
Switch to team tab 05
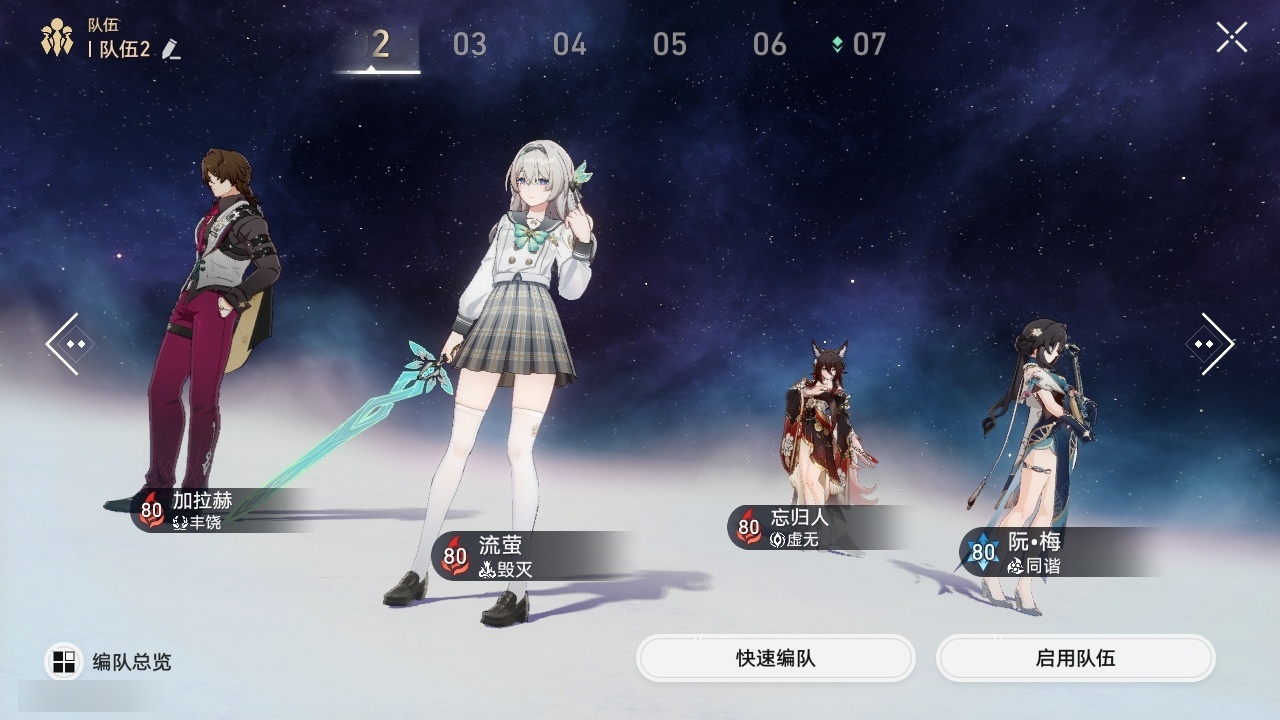tap(669, 44)
